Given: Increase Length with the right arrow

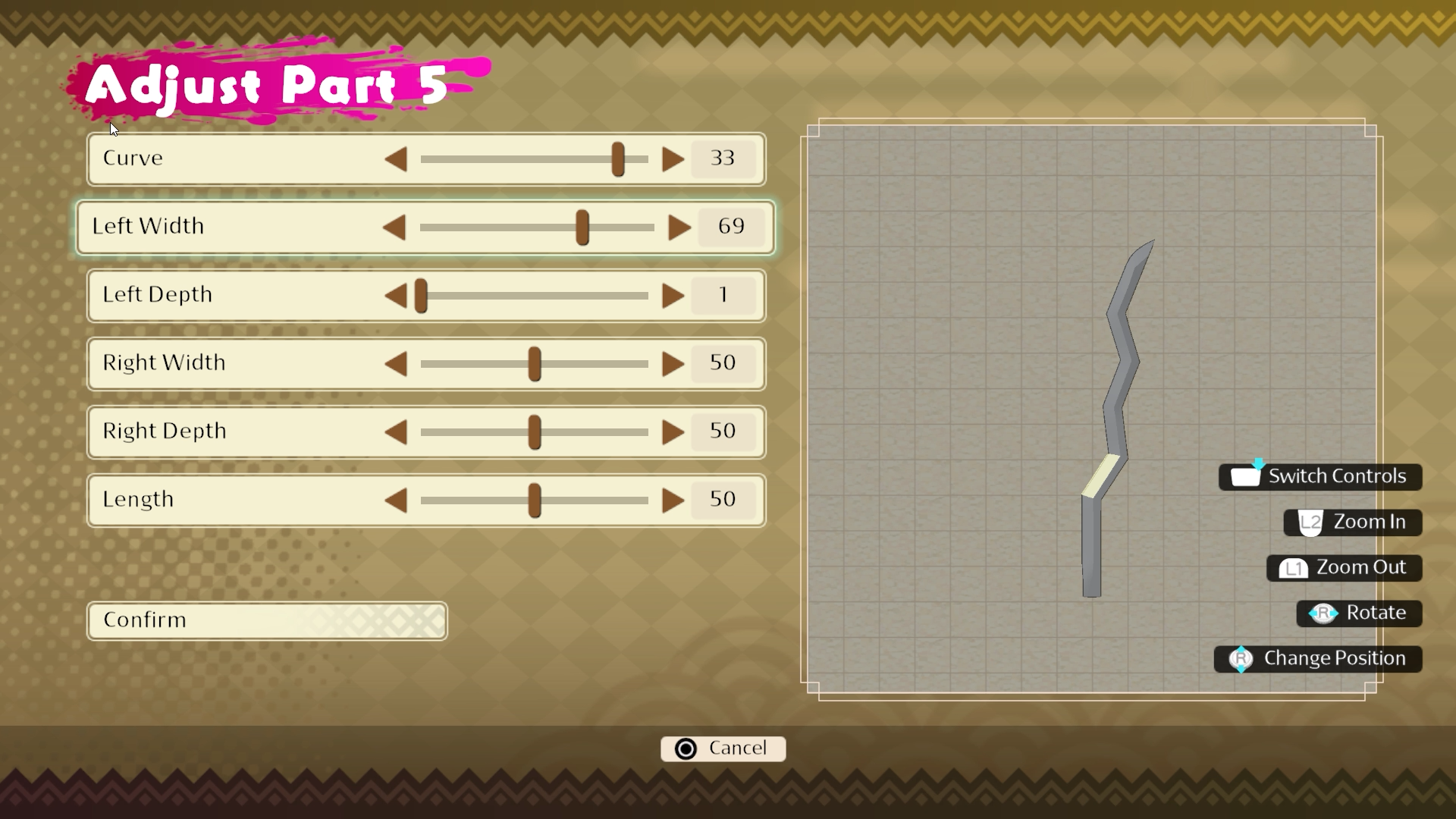Looking at the screenshot, I should tap(673, 500).
